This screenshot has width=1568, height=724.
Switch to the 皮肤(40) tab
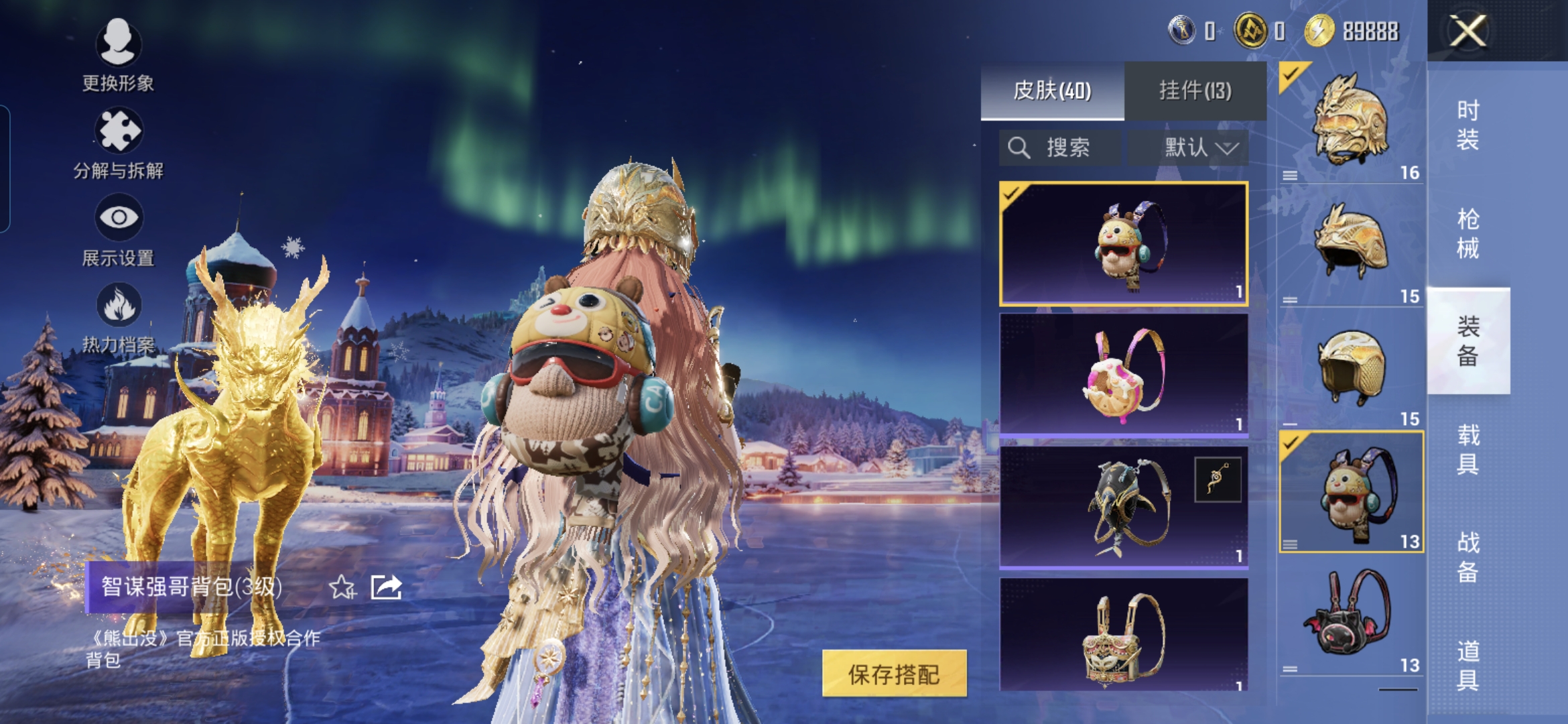click(x=1052, y=90)
